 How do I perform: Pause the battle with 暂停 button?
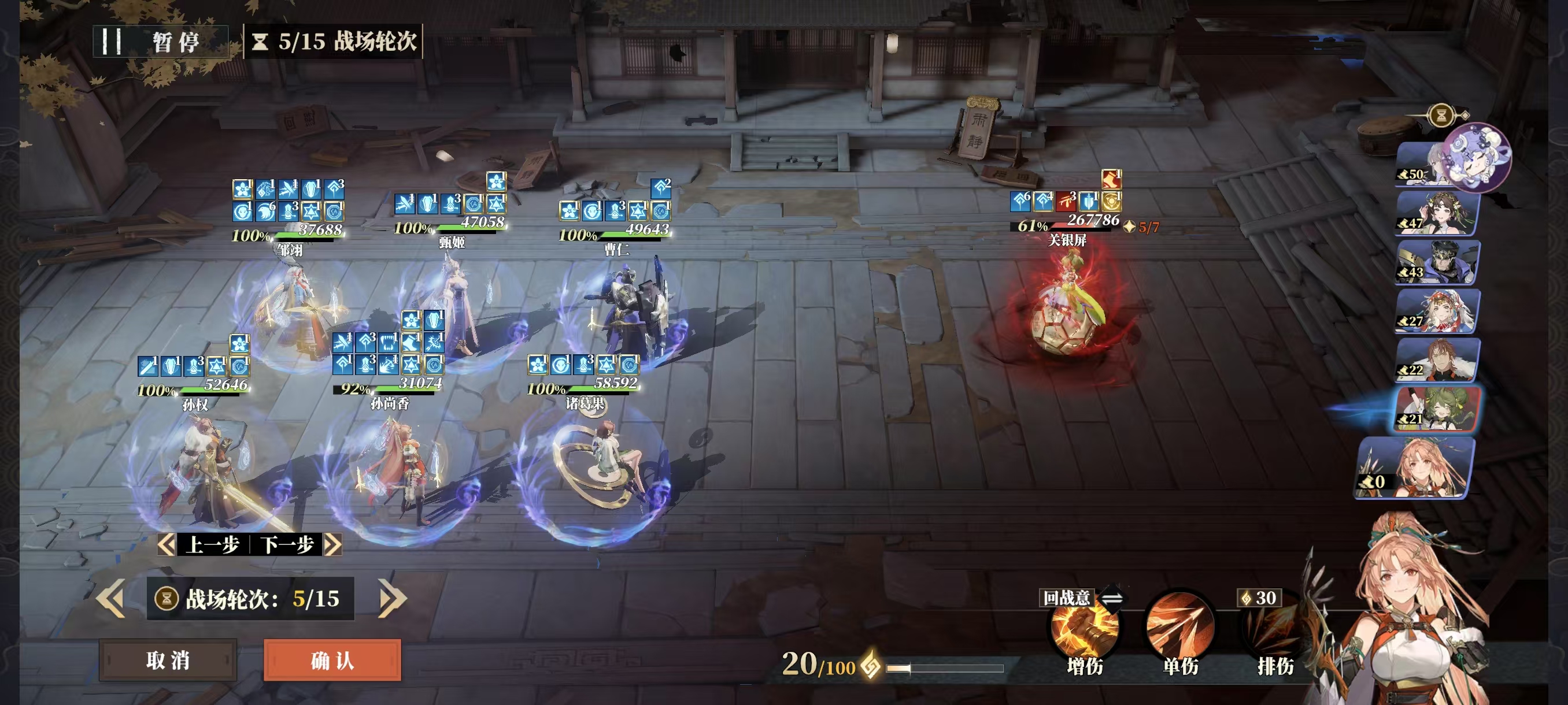161,42
